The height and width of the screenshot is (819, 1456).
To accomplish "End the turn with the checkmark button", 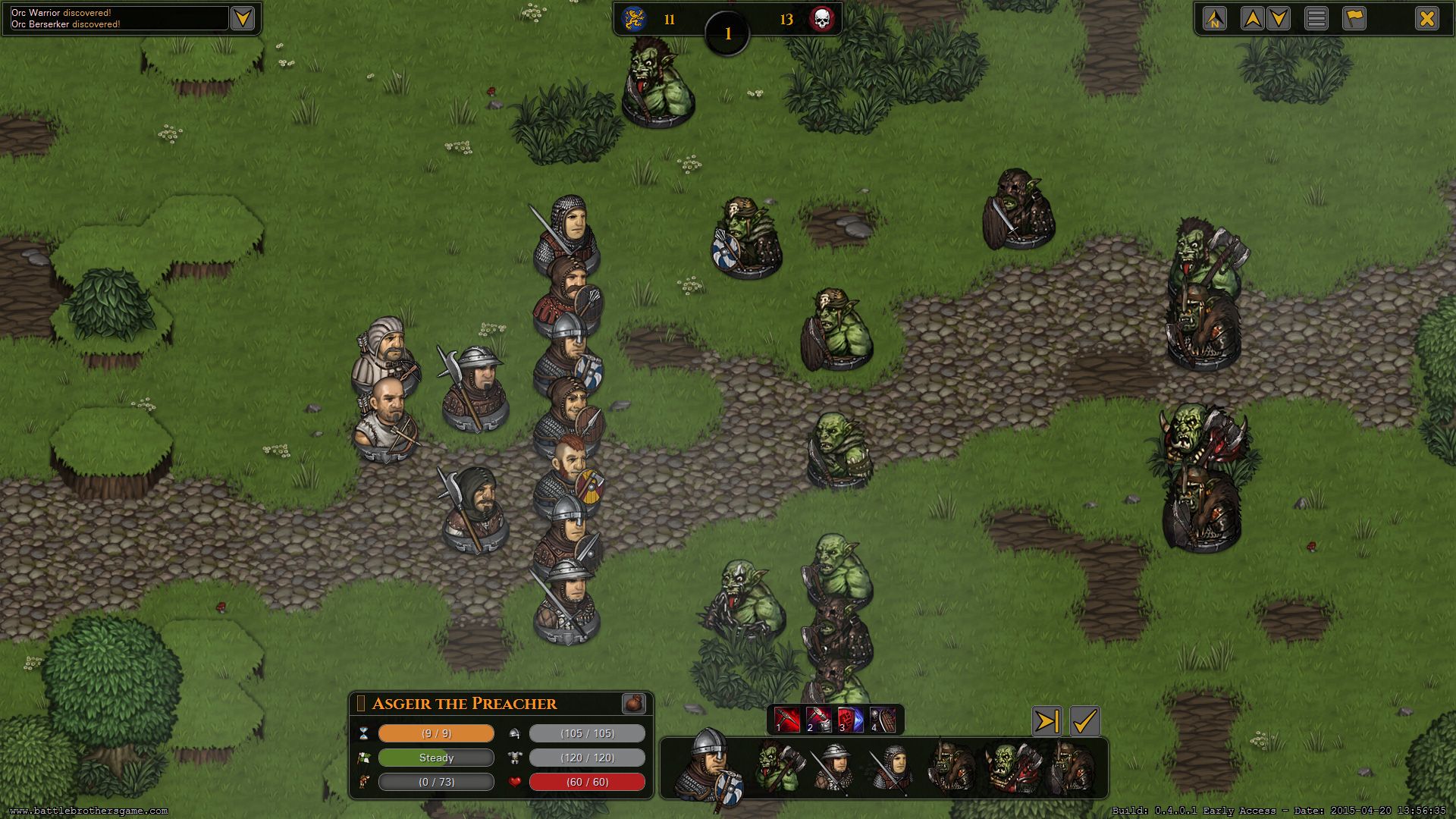I will coord(1084,721).
